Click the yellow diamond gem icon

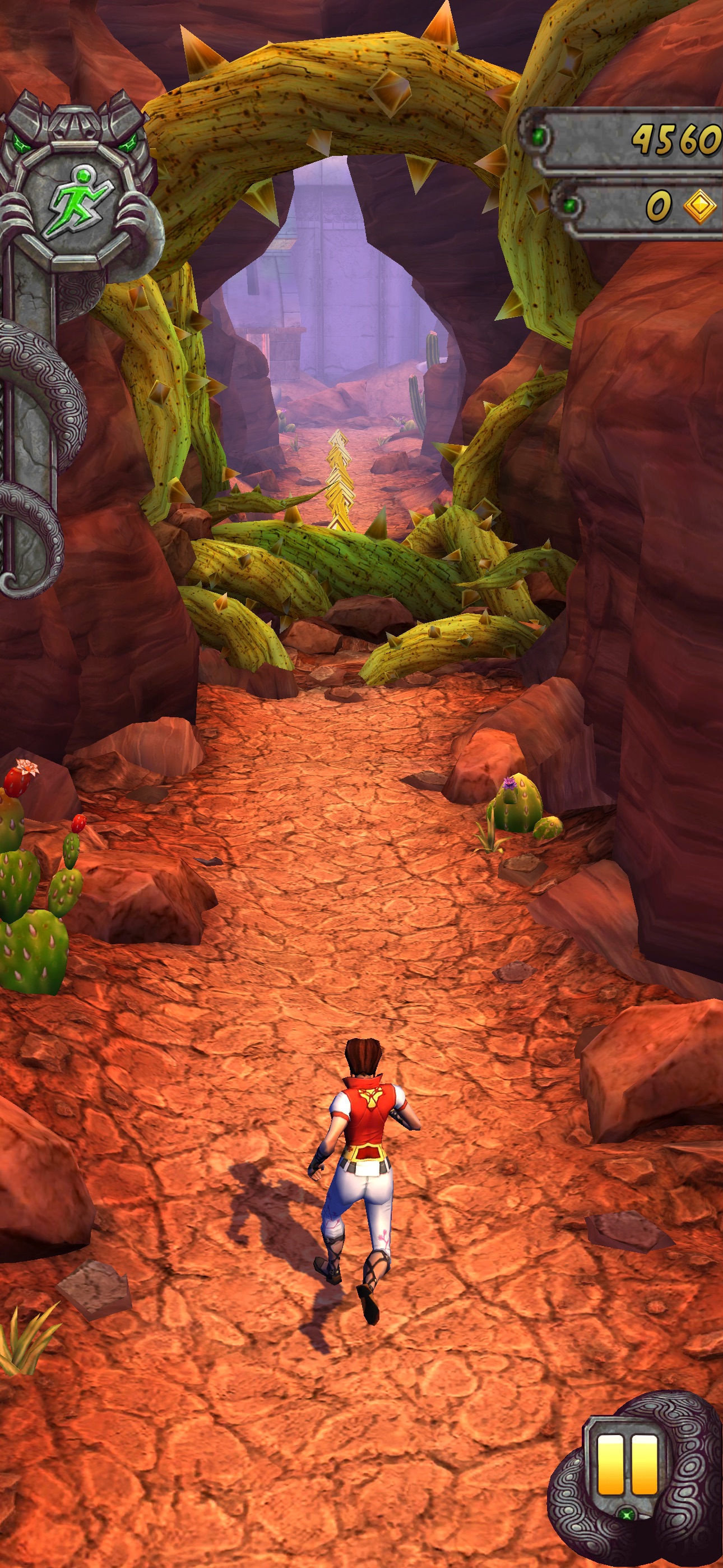[x=699, y=206]
